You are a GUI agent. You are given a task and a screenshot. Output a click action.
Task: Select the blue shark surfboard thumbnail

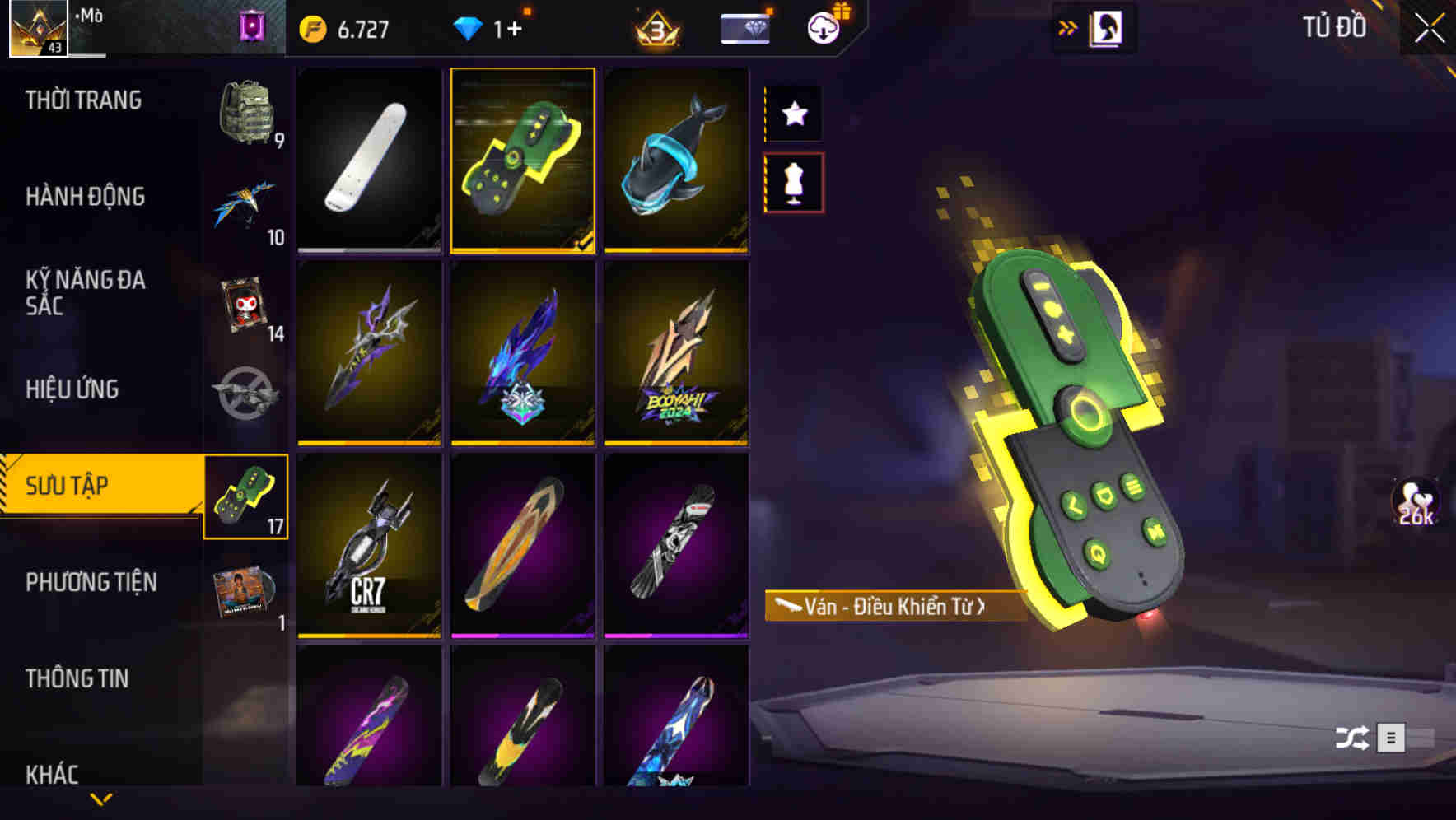pos(677,159)
